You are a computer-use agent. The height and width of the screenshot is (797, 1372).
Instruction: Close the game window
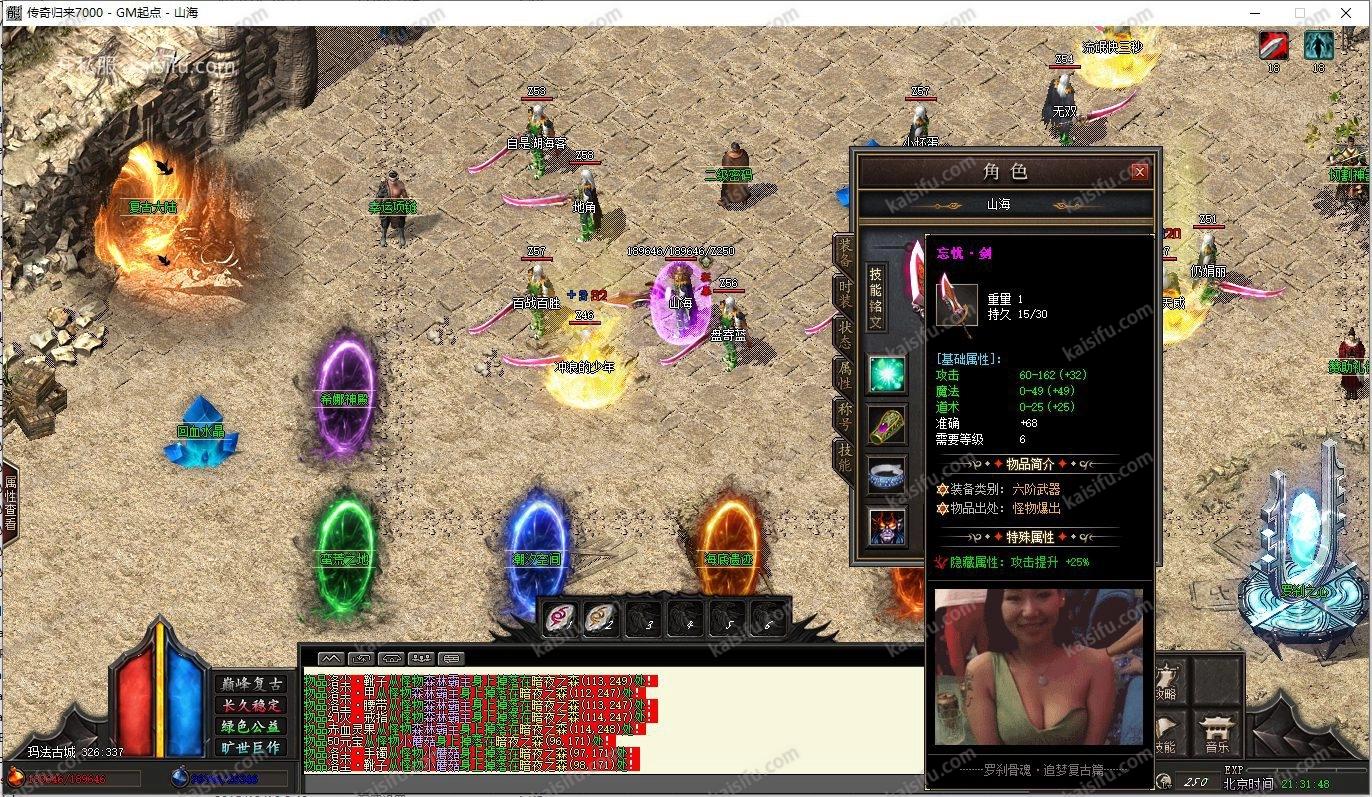(1345, 13)
